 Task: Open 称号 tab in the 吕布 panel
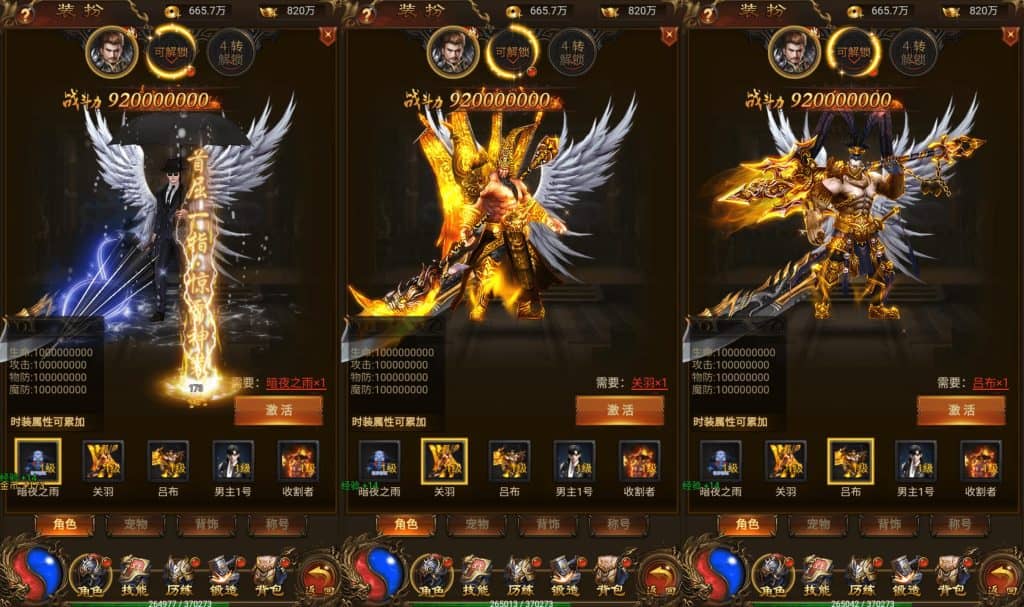coord(959,524)
